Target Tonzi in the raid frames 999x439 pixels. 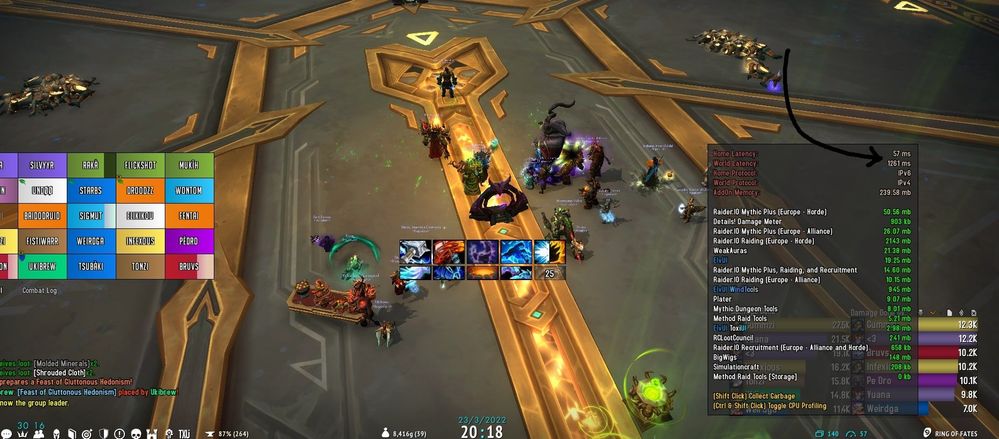pos(139,267)
